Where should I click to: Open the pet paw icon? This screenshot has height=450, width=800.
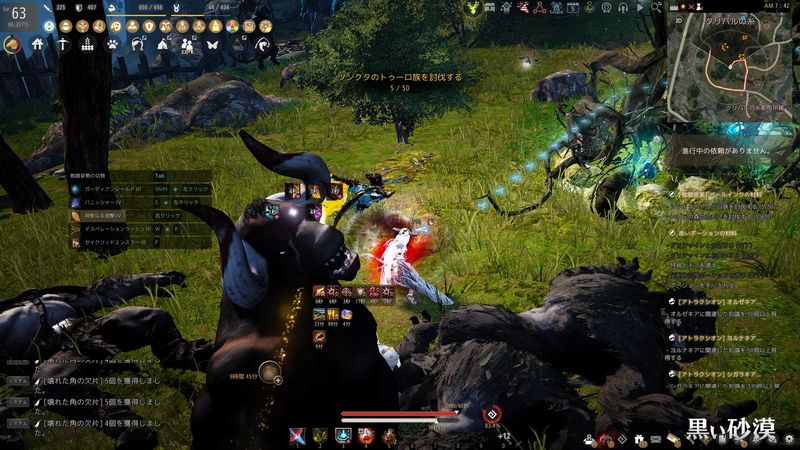coord(112,45)
